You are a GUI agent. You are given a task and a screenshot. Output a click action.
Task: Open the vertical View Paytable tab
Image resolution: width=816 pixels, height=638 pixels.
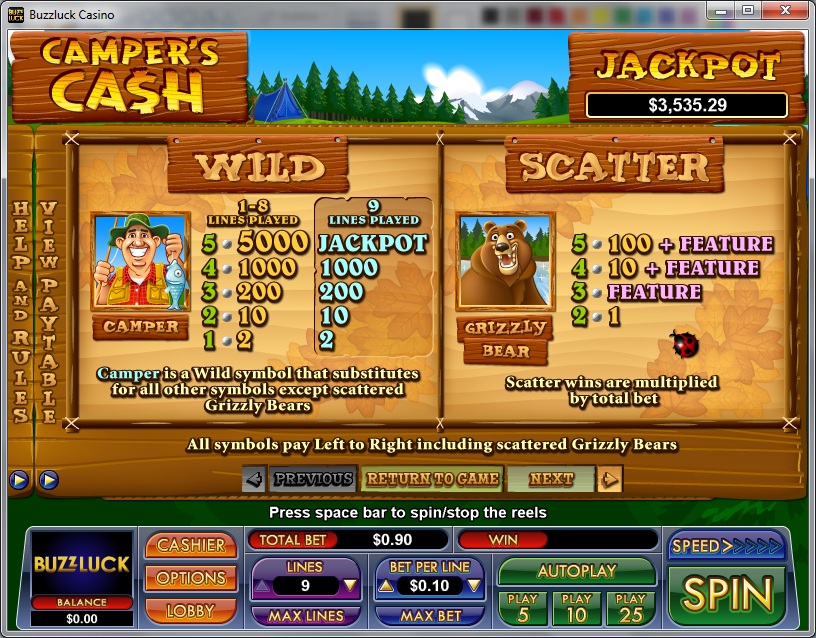(47, 310)
